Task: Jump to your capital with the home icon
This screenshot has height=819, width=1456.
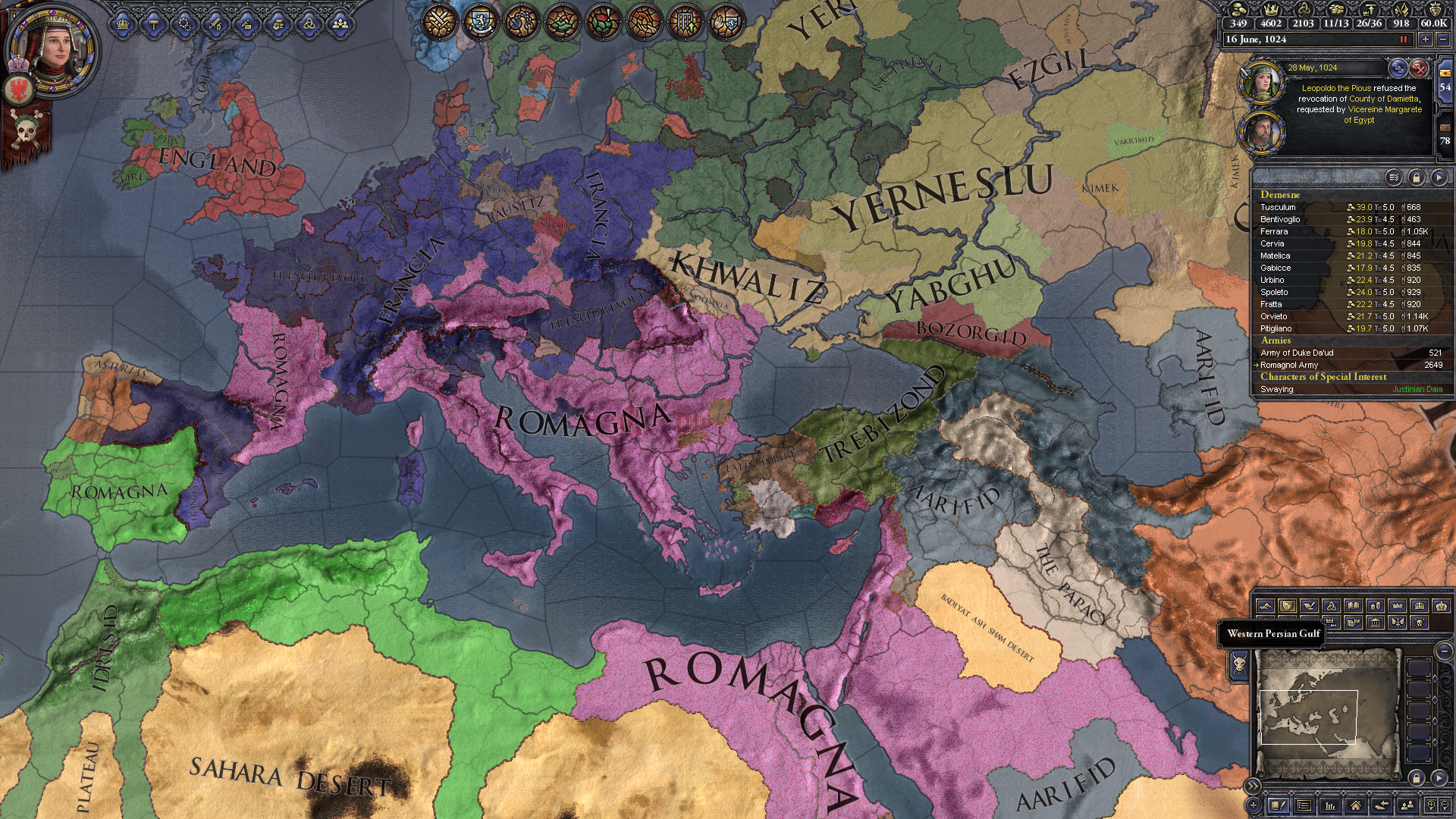Action: tap(1356, 805)
